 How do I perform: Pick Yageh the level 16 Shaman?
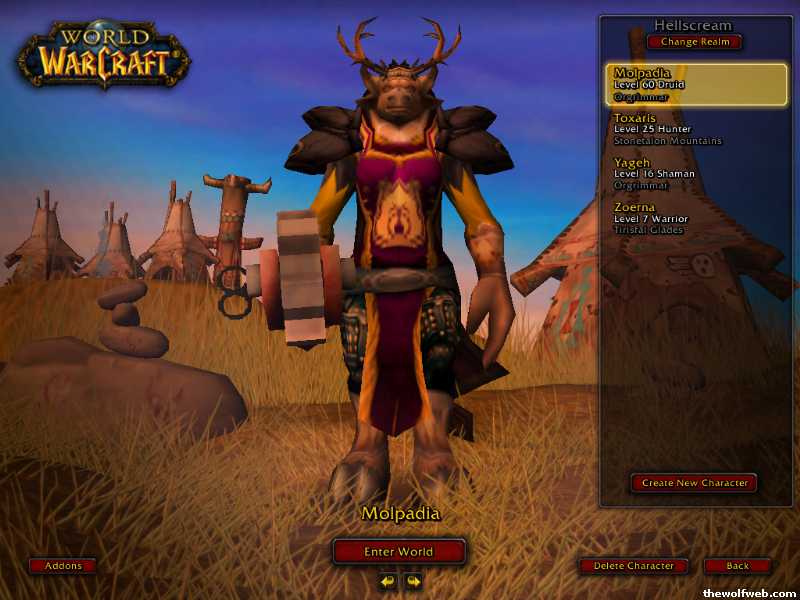(x=655, y=173)
